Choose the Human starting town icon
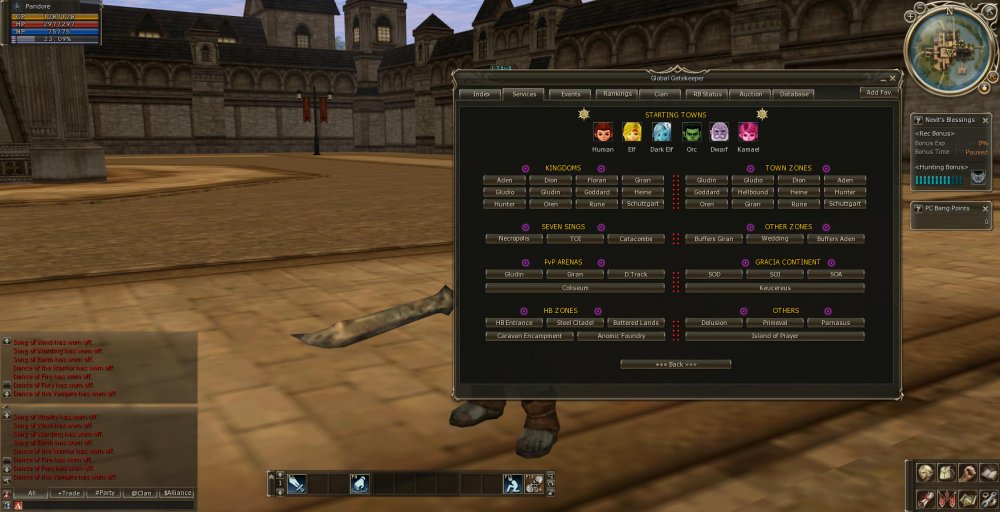Screen dimensions: 1000x512 point(603,133)
